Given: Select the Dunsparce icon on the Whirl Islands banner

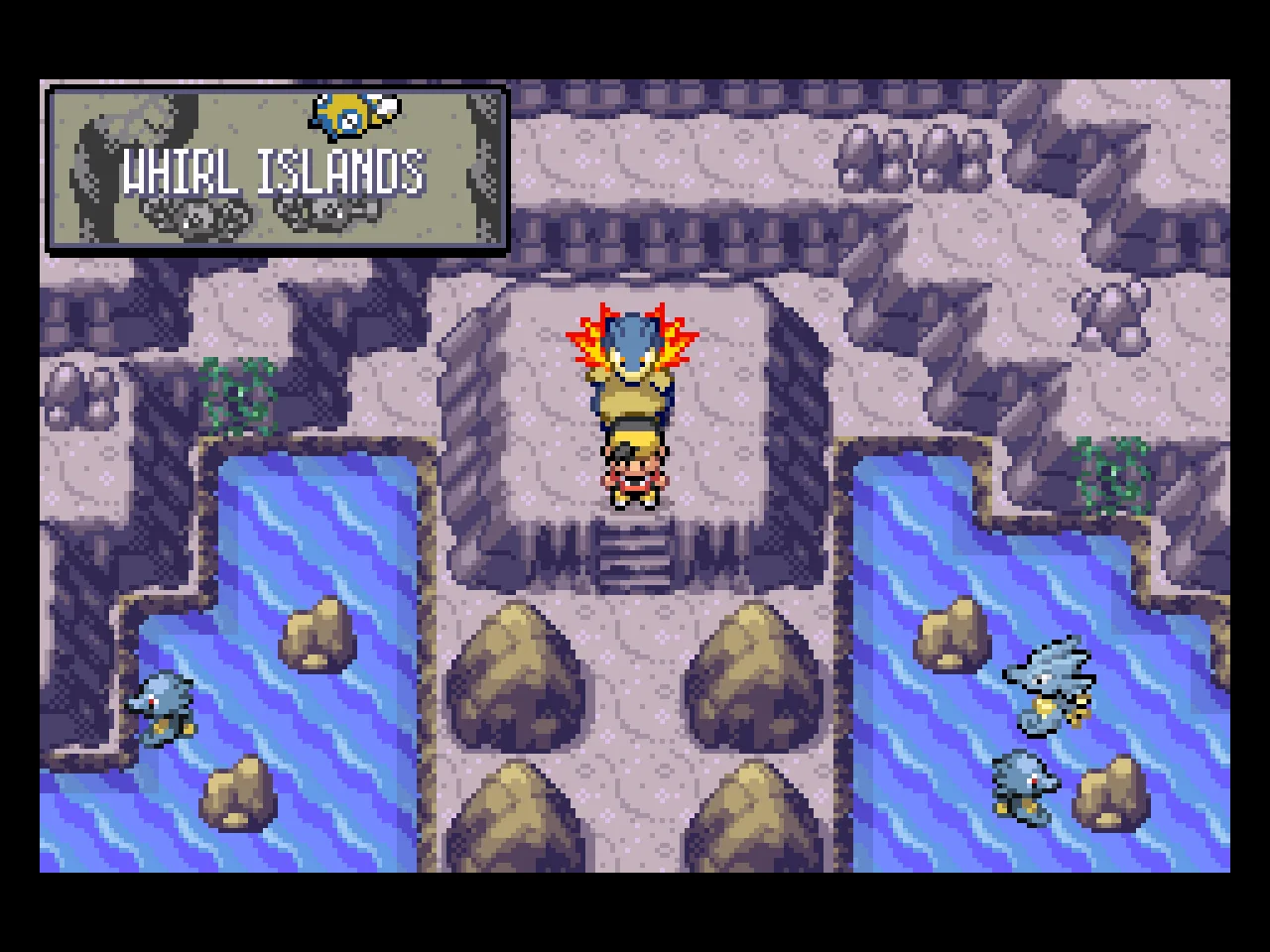Looking at the screenshot, I should point(342,114).
